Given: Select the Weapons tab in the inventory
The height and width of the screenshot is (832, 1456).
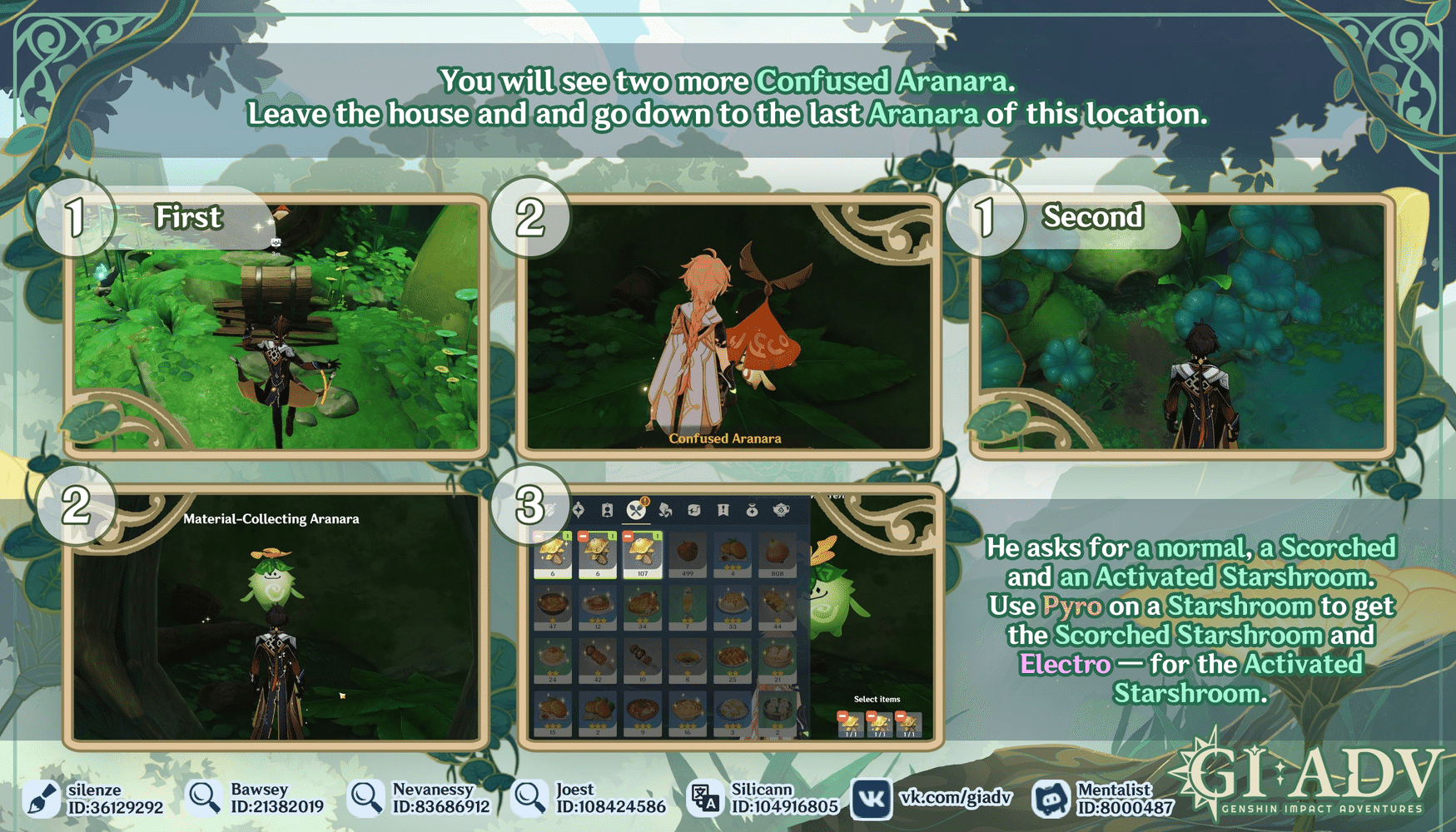Looking at the screenshot, I should [551, 509].
